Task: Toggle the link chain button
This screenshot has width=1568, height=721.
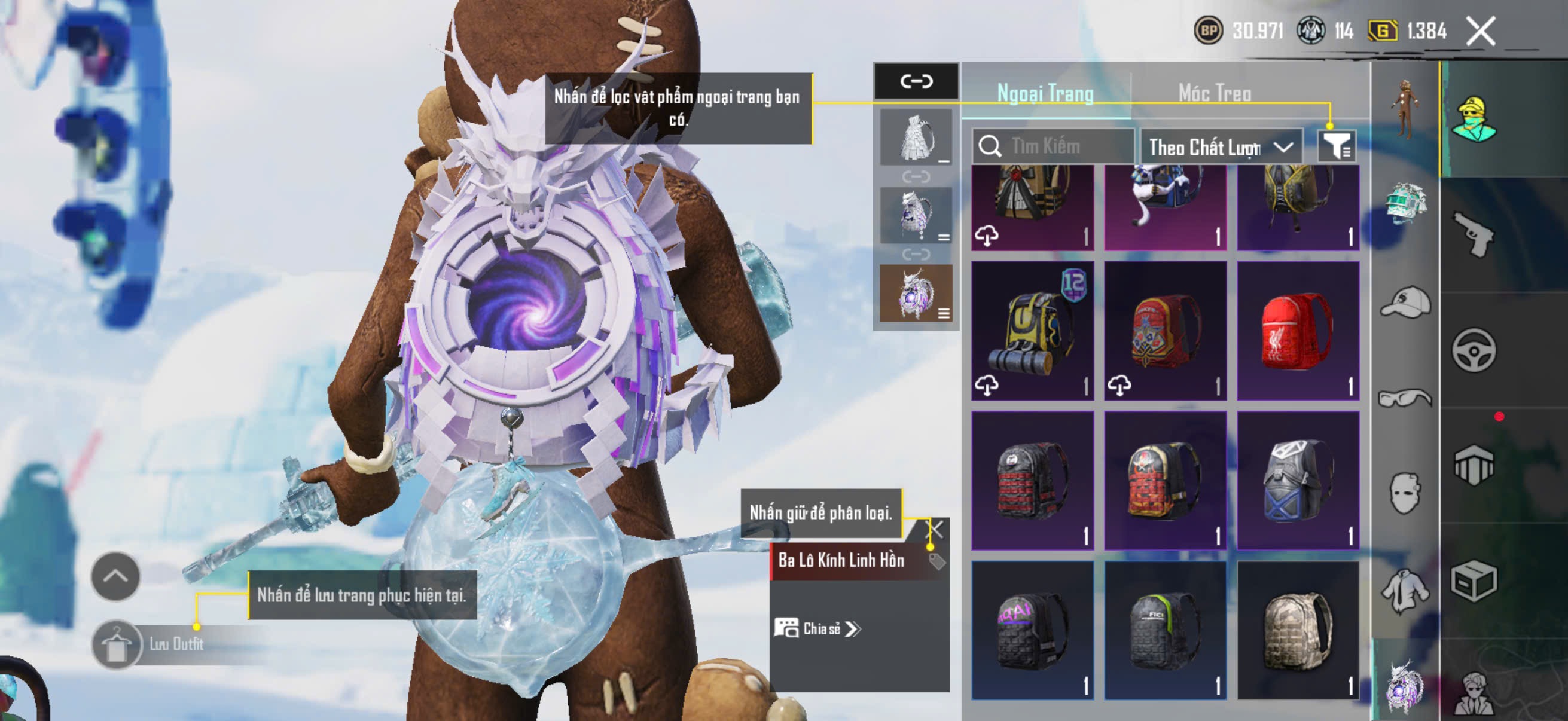Action: click(x=916, y=81)
